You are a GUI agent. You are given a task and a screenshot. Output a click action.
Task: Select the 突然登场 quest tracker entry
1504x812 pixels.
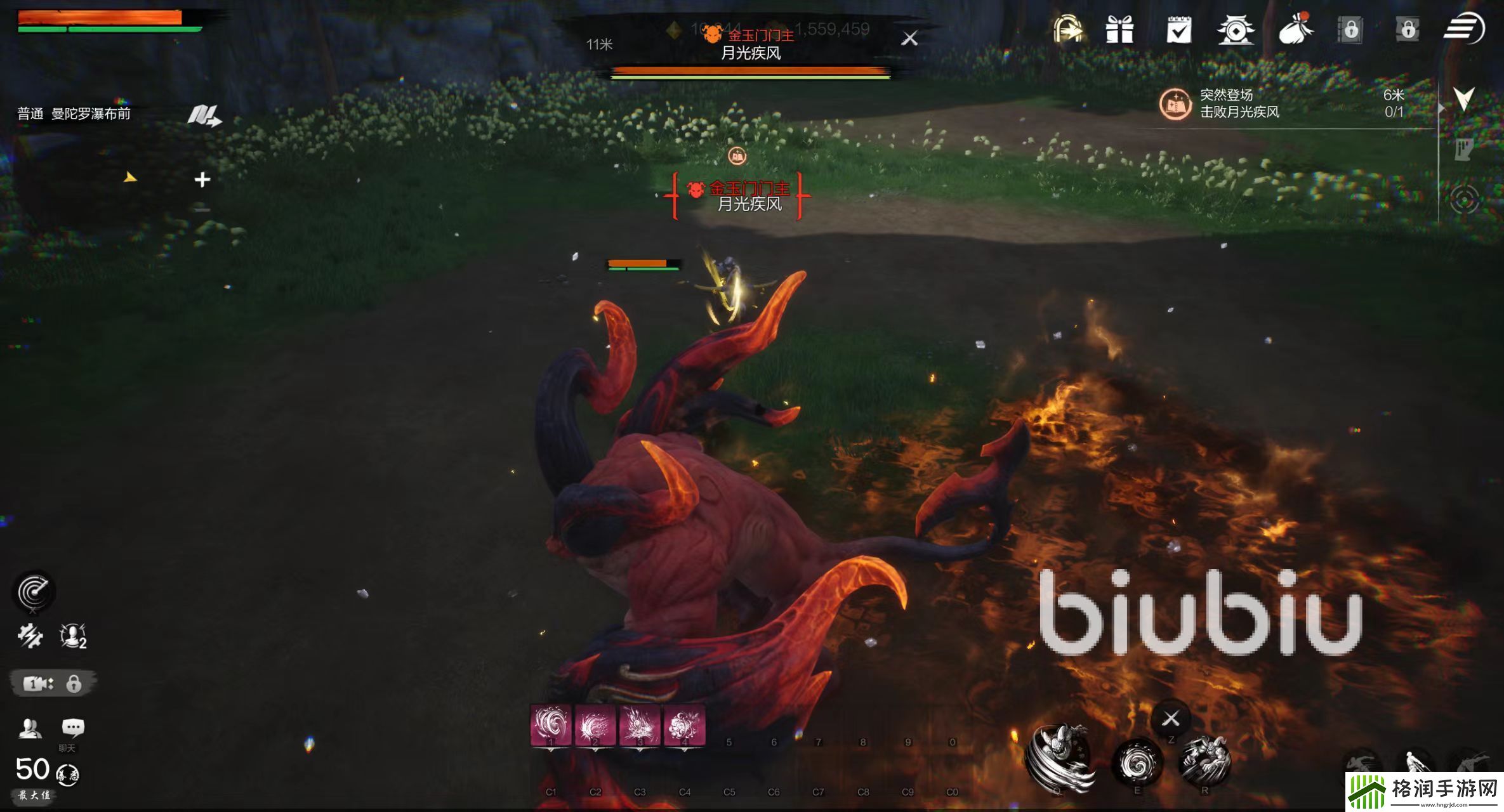[1237, 103]
